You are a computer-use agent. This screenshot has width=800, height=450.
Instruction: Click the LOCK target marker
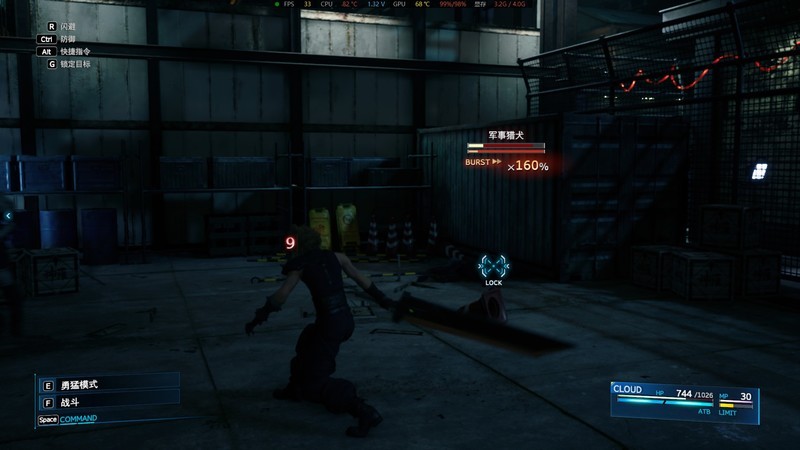pos(493,267)
